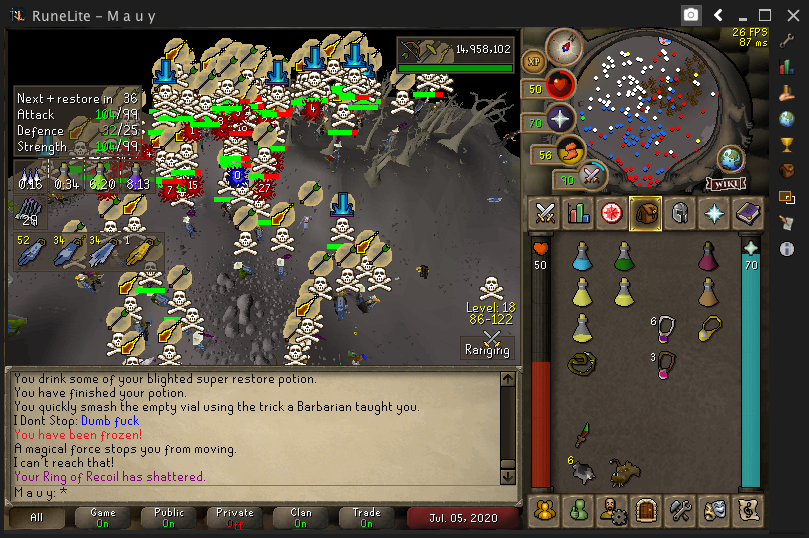Take a screenshot with the camera button
The image size is (809, 538).
690,15
